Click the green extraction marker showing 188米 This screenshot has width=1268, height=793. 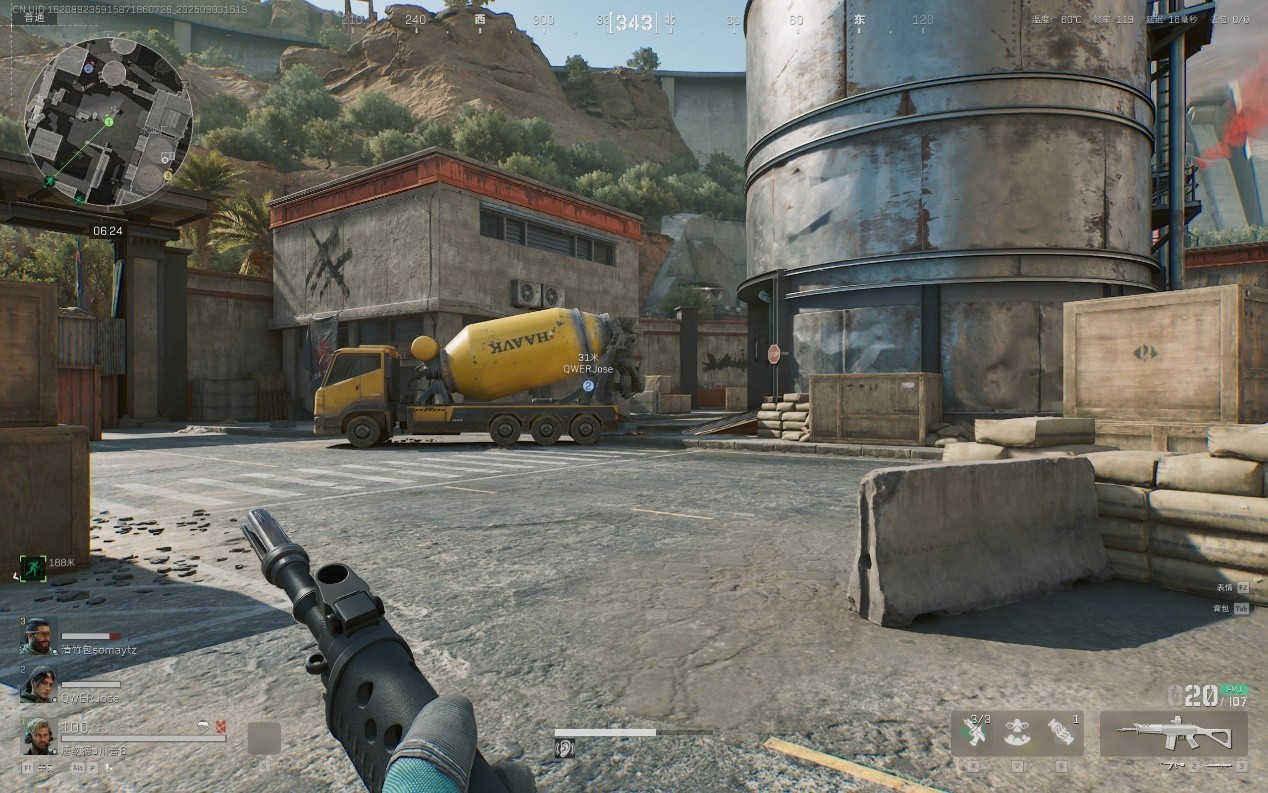tap(32, 566)
